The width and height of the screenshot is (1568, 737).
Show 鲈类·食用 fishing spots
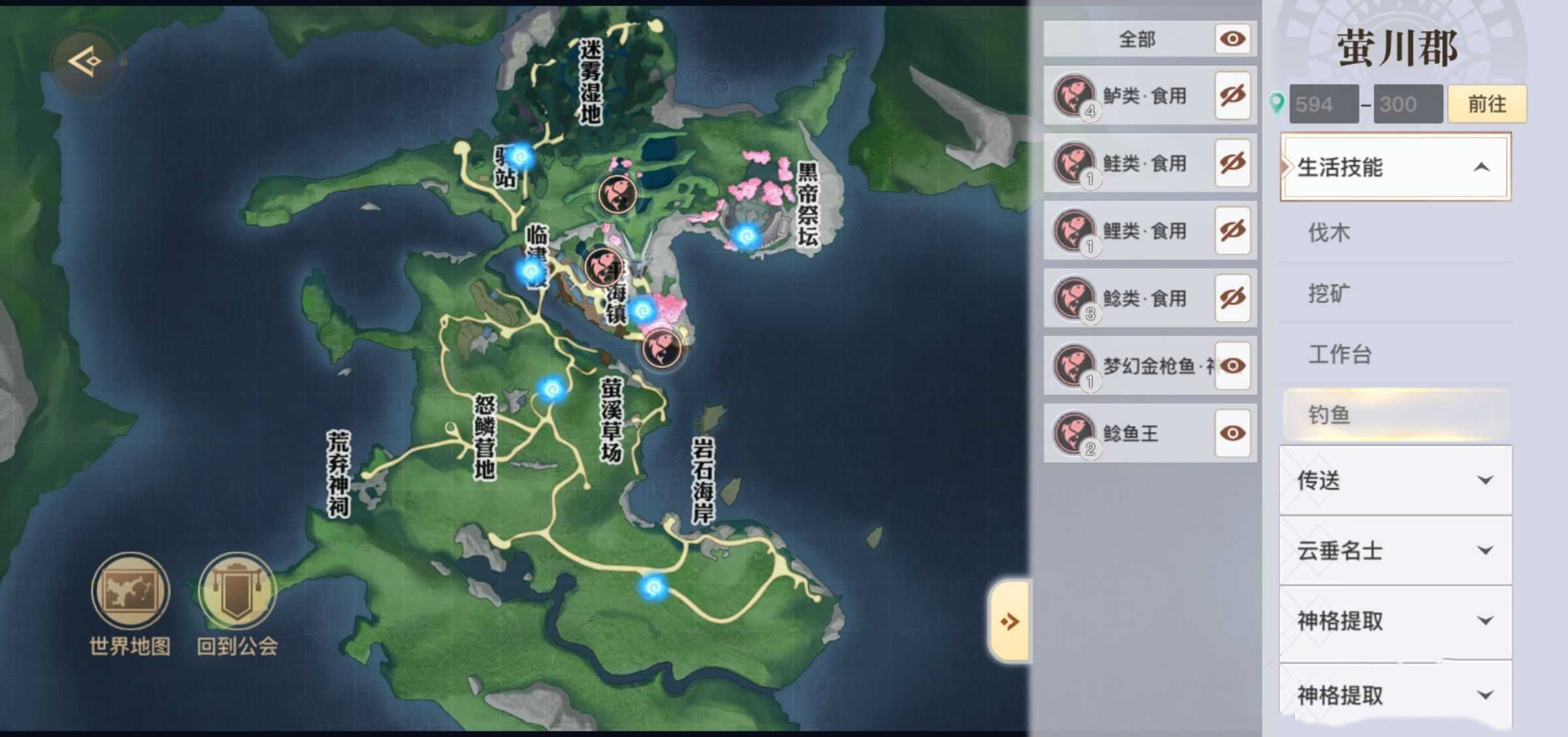(1232, 96)
